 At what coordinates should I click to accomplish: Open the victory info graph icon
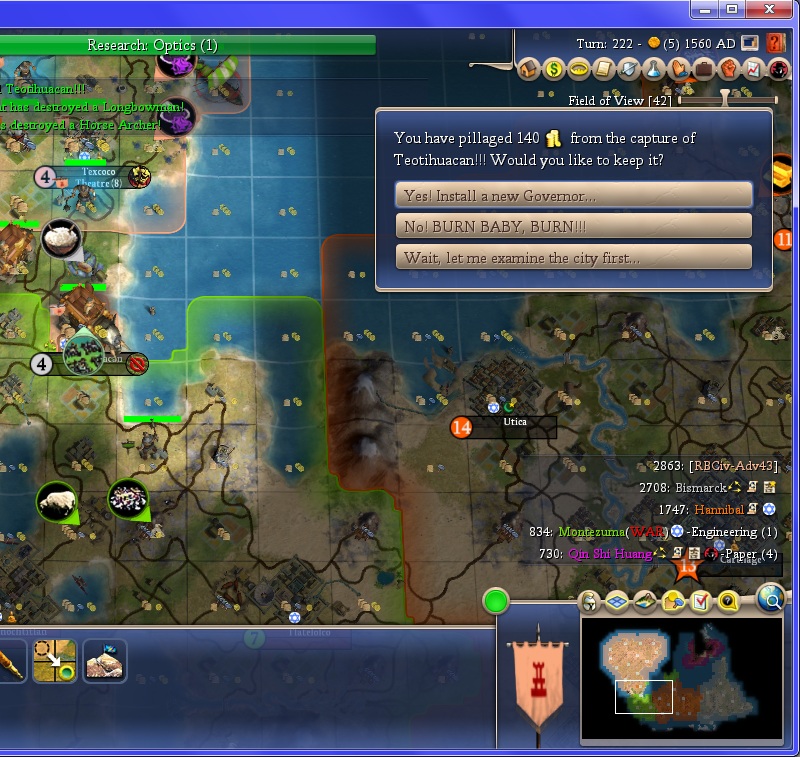coord(754,70)
